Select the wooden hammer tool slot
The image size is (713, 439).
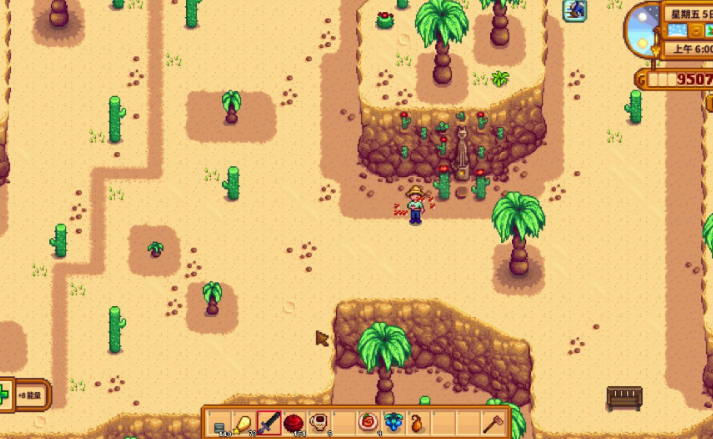[494, 424]
